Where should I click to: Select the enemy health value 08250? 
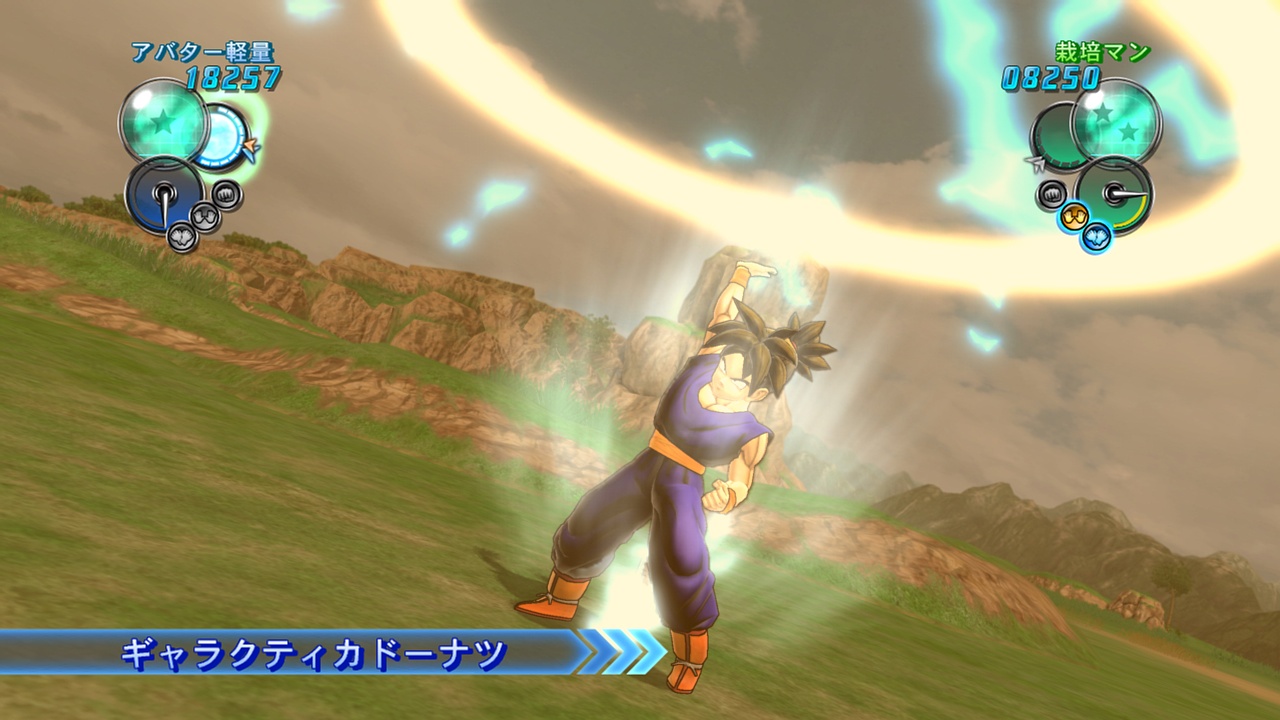tap(1049, 75)
